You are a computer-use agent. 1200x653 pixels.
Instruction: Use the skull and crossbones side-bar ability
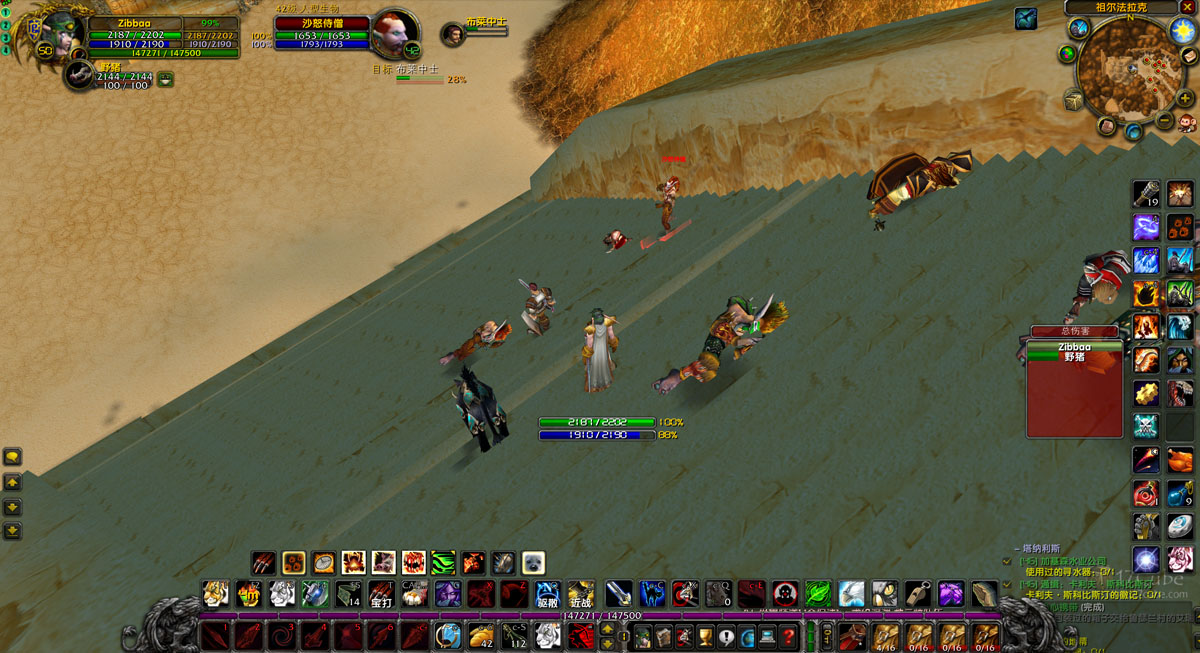[1146, 426]
